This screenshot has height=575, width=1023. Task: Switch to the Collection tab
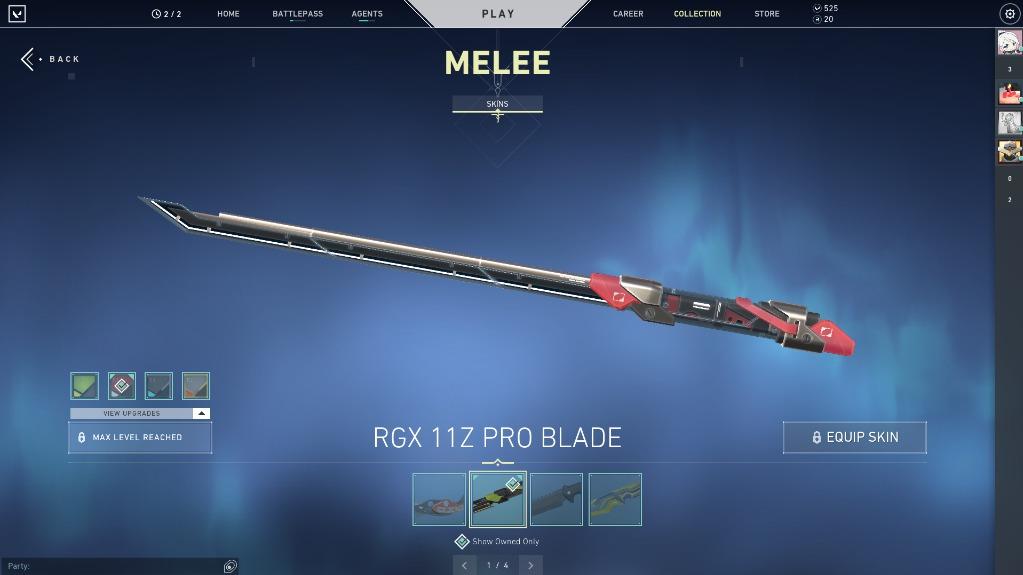click(697, 14)
